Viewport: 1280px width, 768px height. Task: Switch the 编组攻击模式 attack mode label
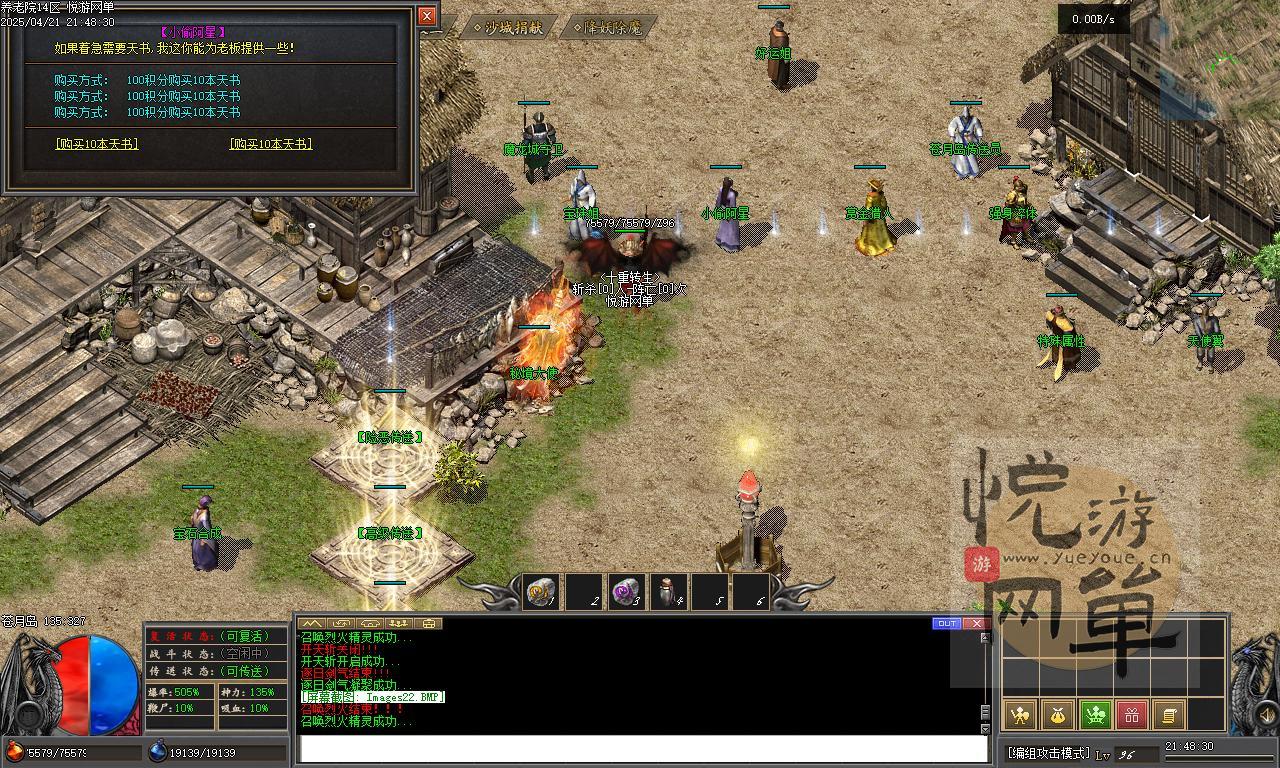(1048, 752)
